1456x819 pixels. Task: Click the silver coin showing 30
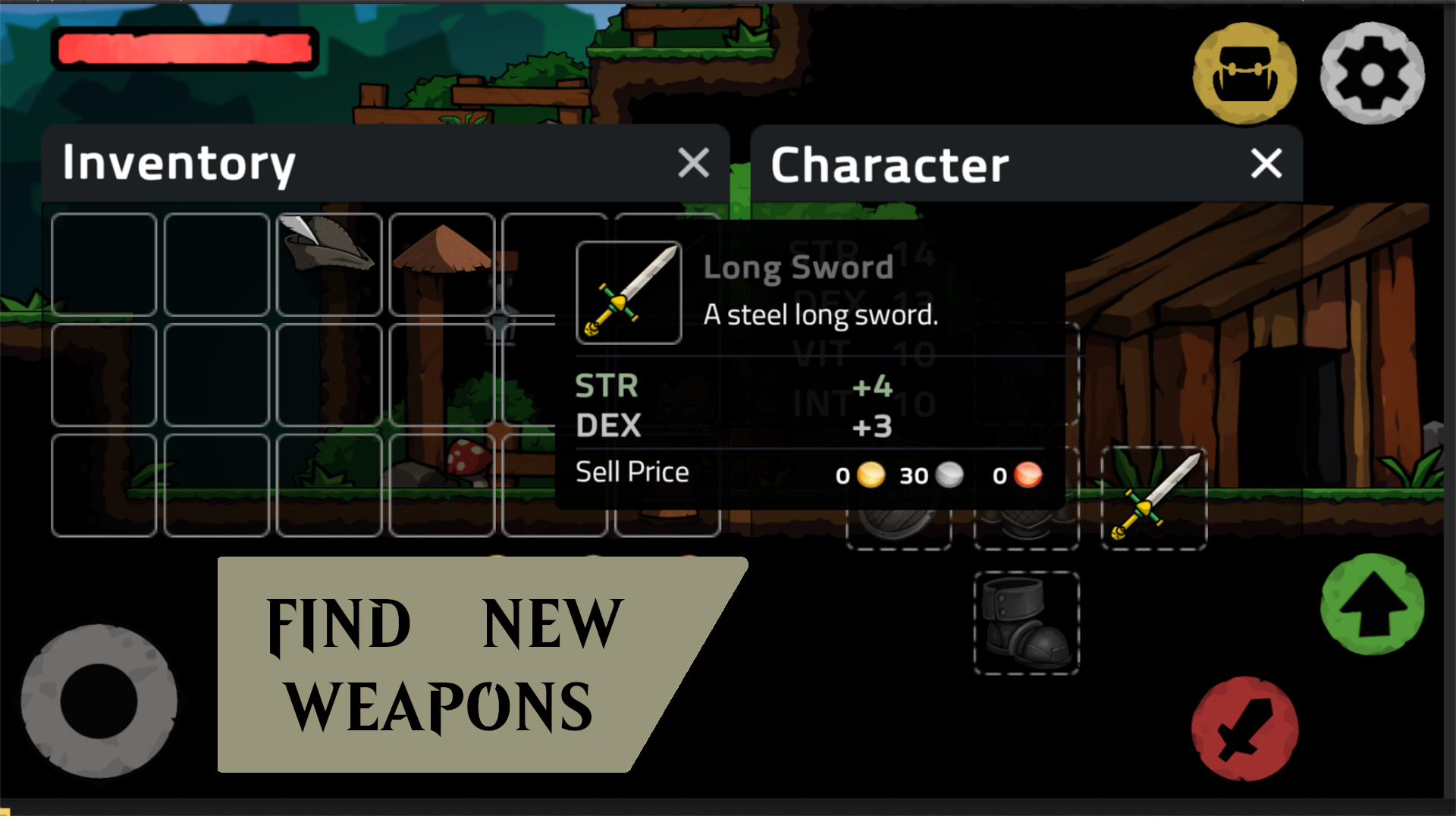point(949,474)
